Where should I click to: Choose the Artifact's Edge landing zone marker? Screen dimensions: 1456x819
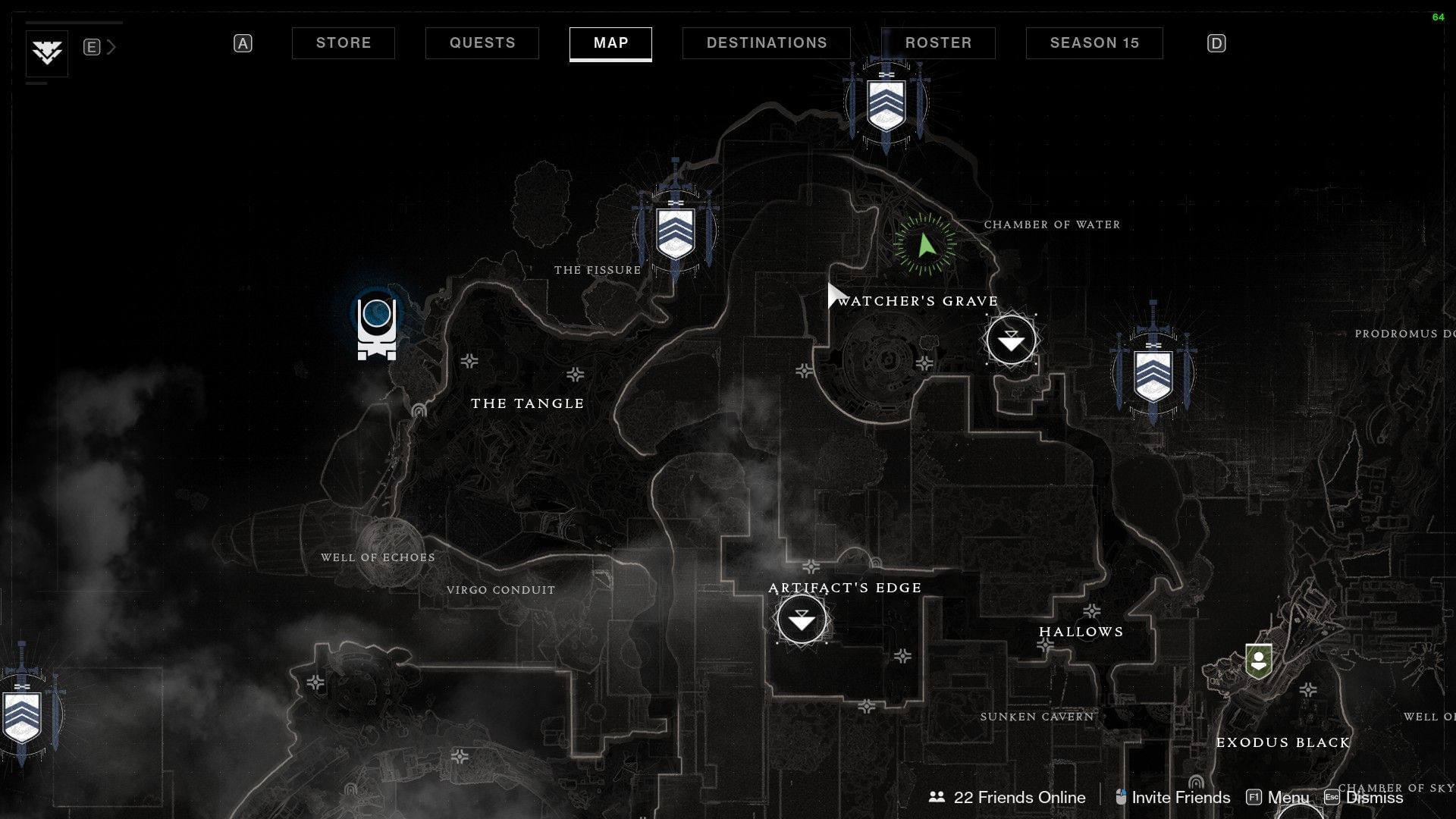[x=802, y=620]
